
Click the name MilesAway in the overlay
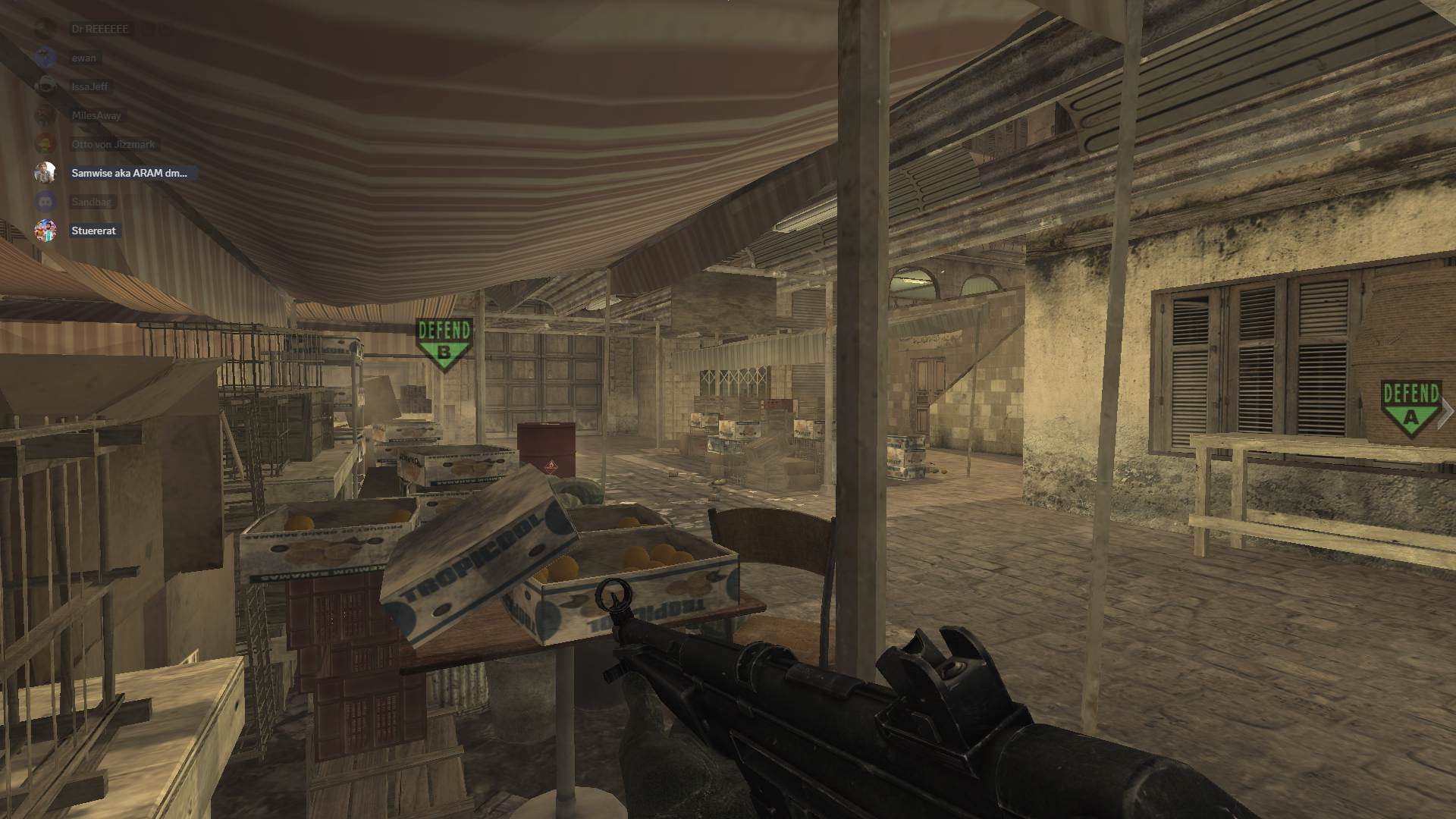(x=96, y=115)
